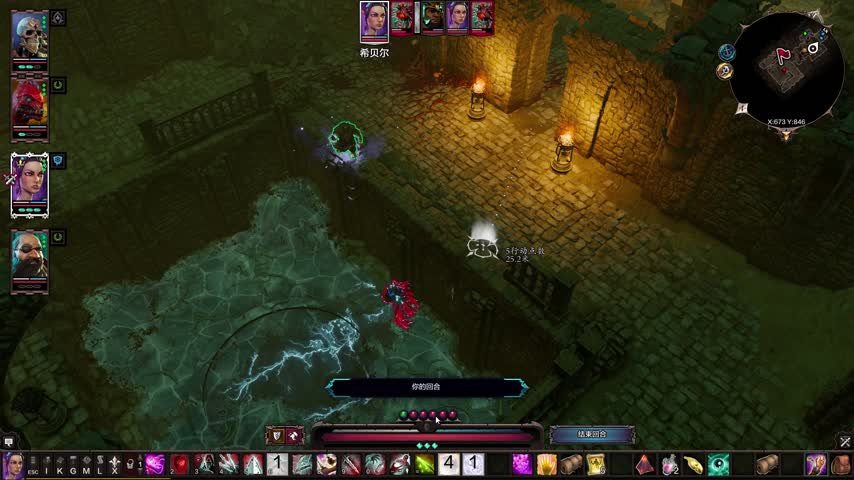Use the golden open hand skill

click(x=547, y=464)
